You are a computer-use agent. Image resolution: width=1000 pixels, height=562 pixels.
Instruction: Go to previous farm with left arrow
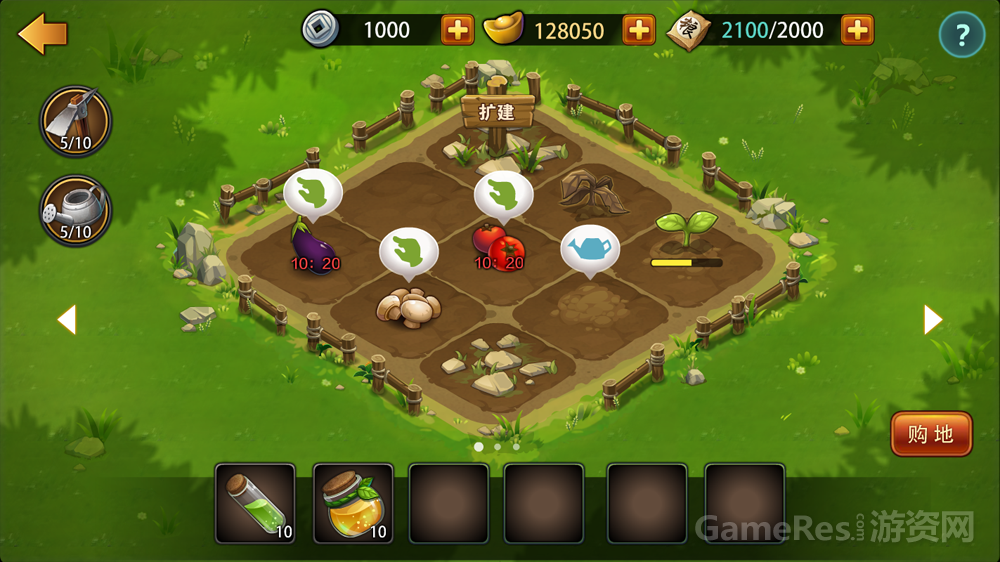click(66, 319)
